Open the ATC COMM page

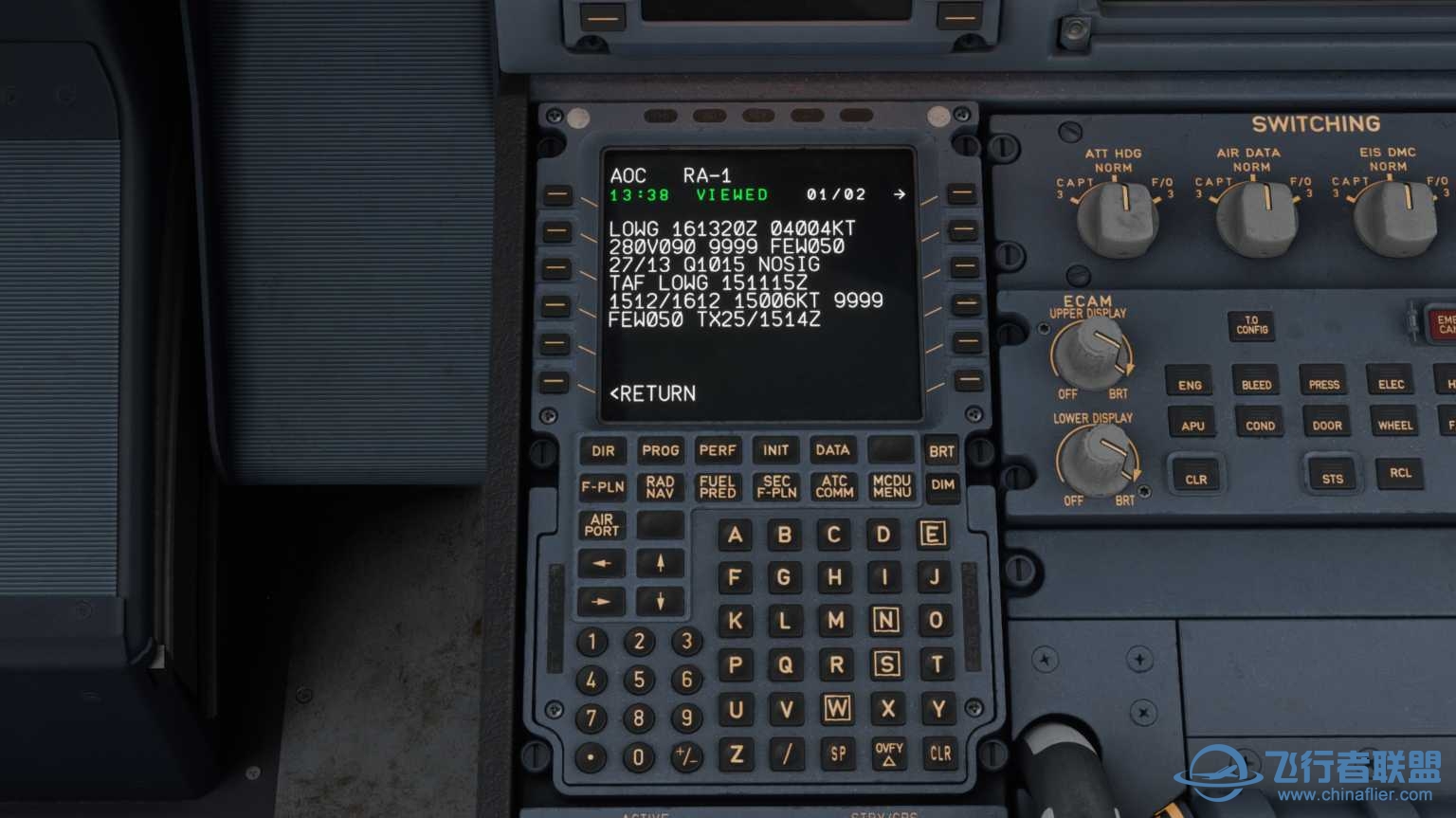pos(834,487)
